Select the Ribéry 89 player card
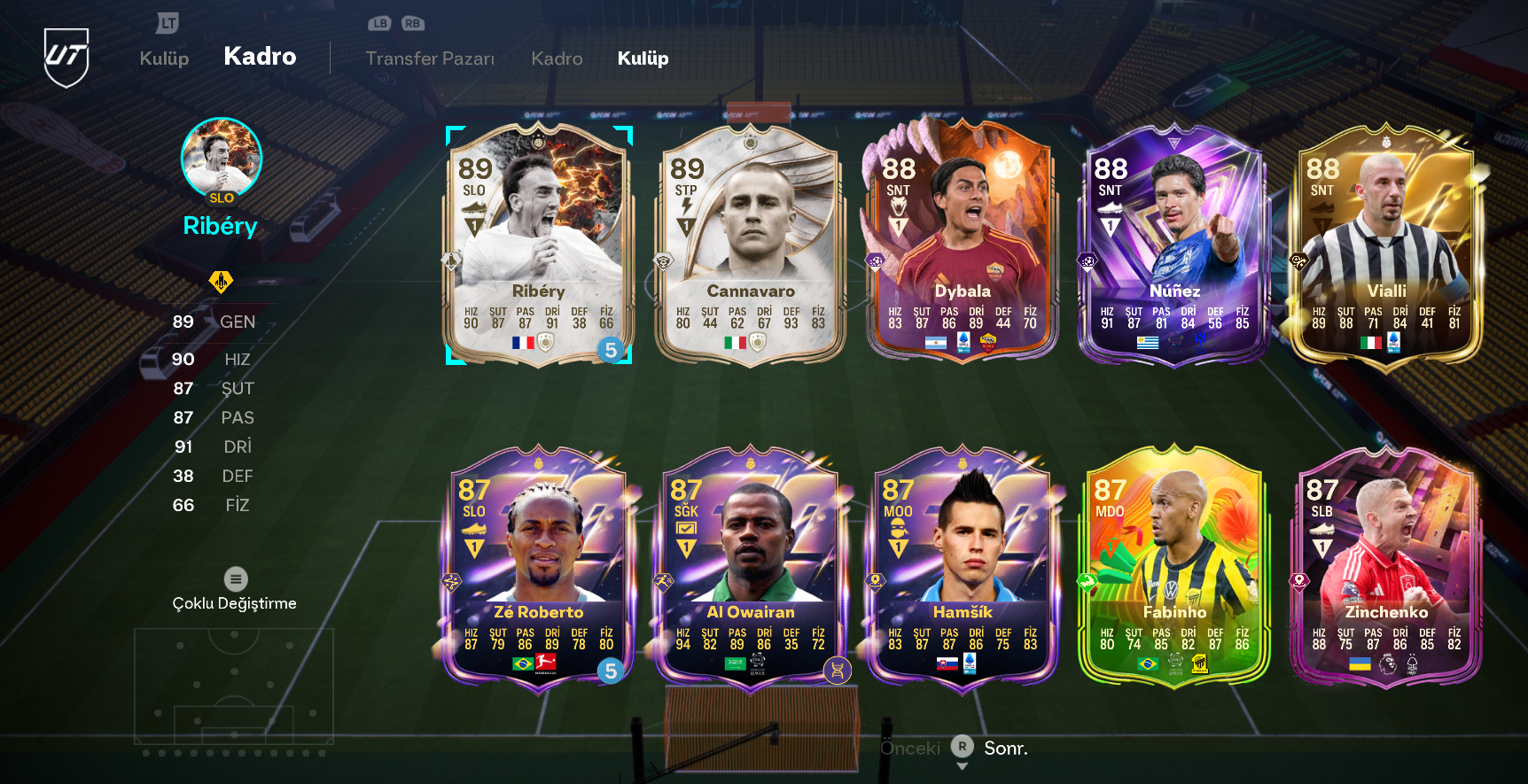This screenshot has width=1528, height=784. (538, 245)
